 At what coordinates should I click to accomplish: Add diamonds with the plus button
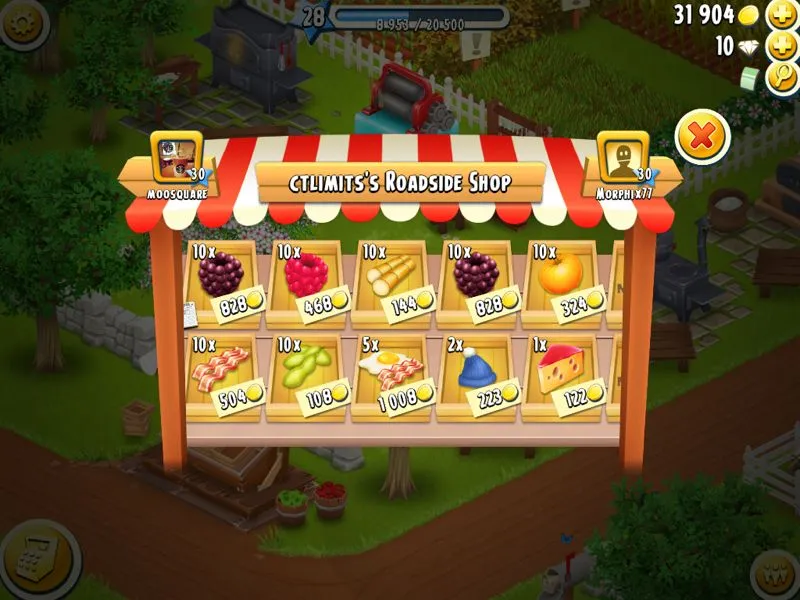pos(781,46)
